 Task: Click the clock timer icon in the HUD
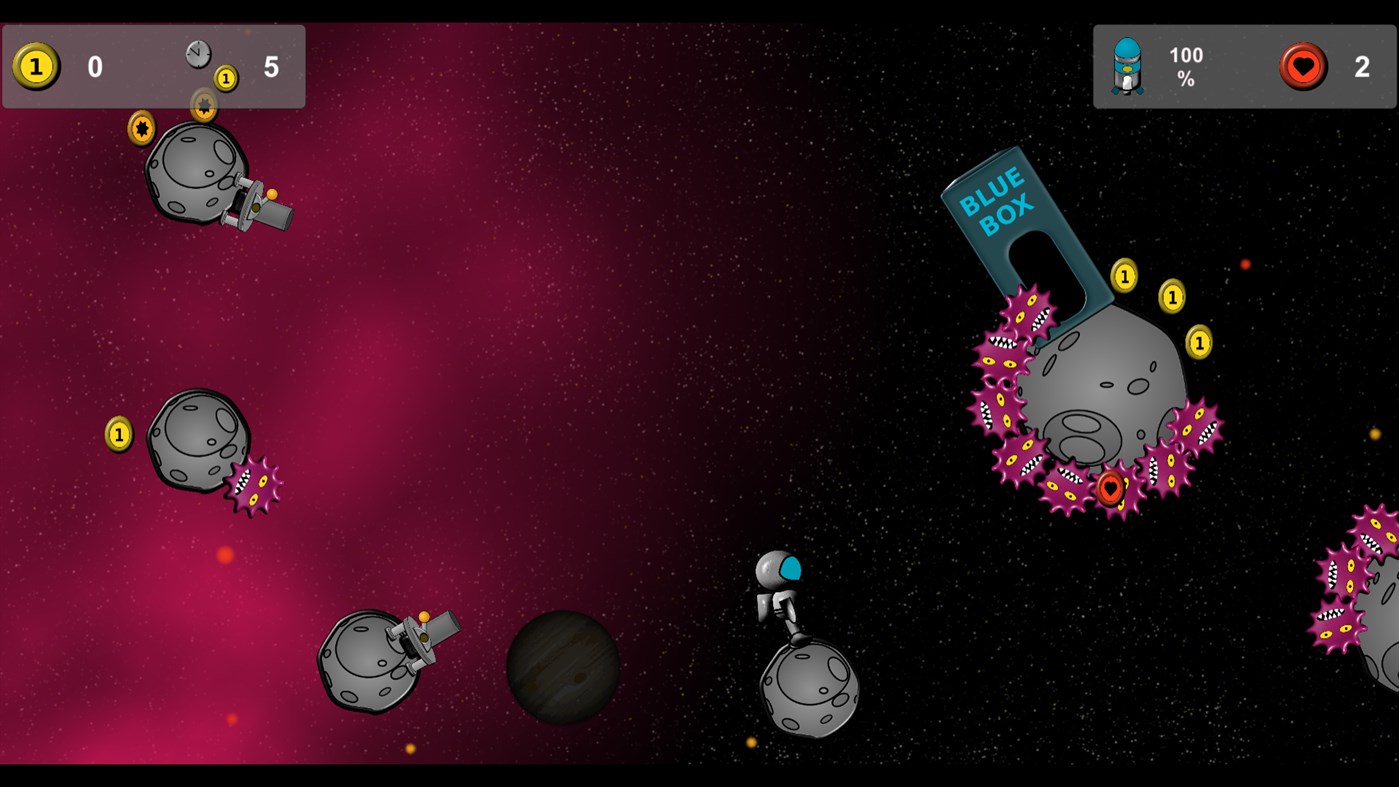[196, 53]
